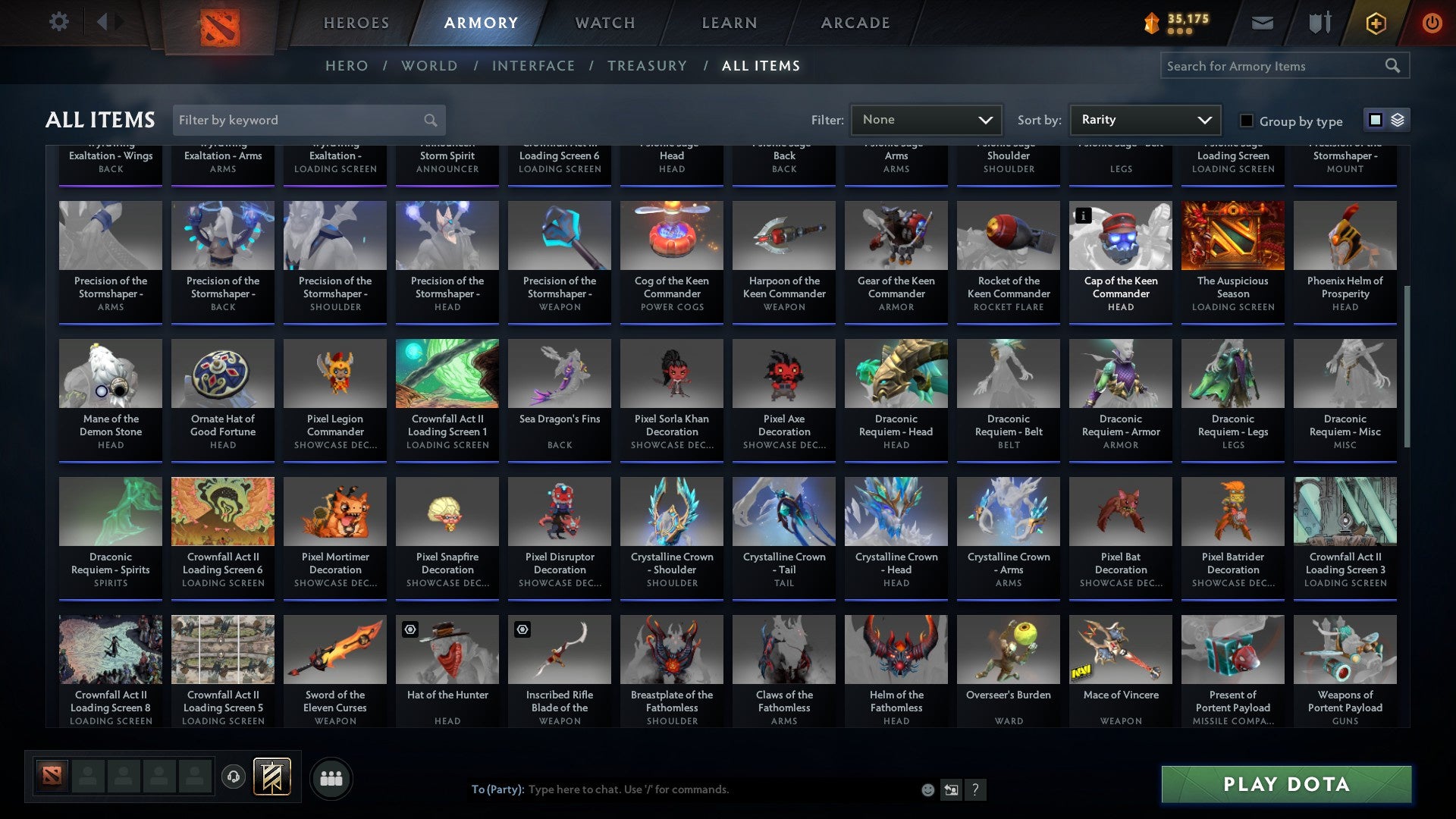Open the friends list people icon
The height and width of the screenshot is (819, 1456).
[330, 778]
